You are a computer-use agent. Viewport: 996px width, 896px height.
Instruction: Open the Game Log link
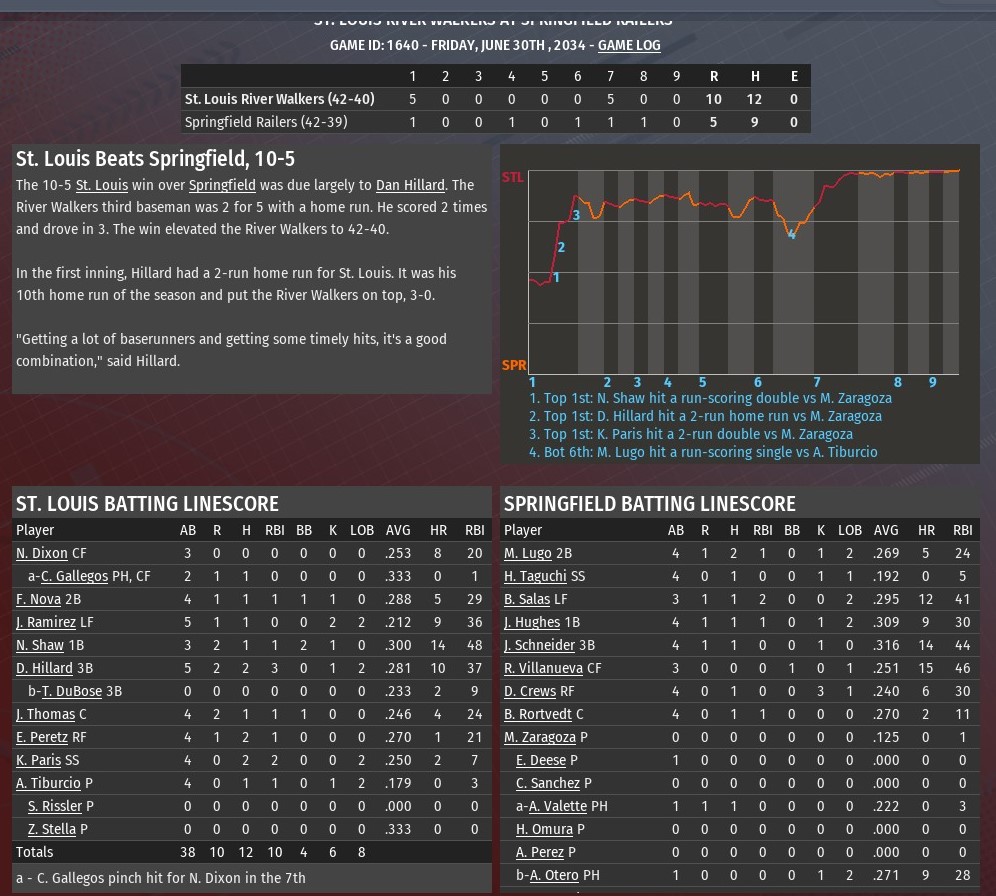[629, 45]
